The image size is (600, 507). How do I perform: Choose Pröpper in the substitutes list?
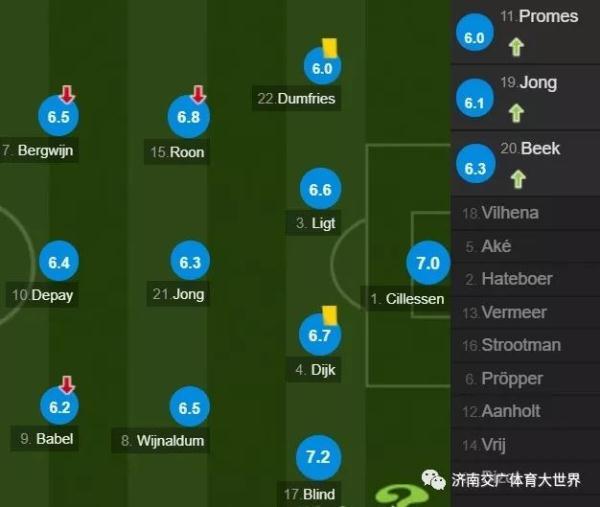(511, 378)
